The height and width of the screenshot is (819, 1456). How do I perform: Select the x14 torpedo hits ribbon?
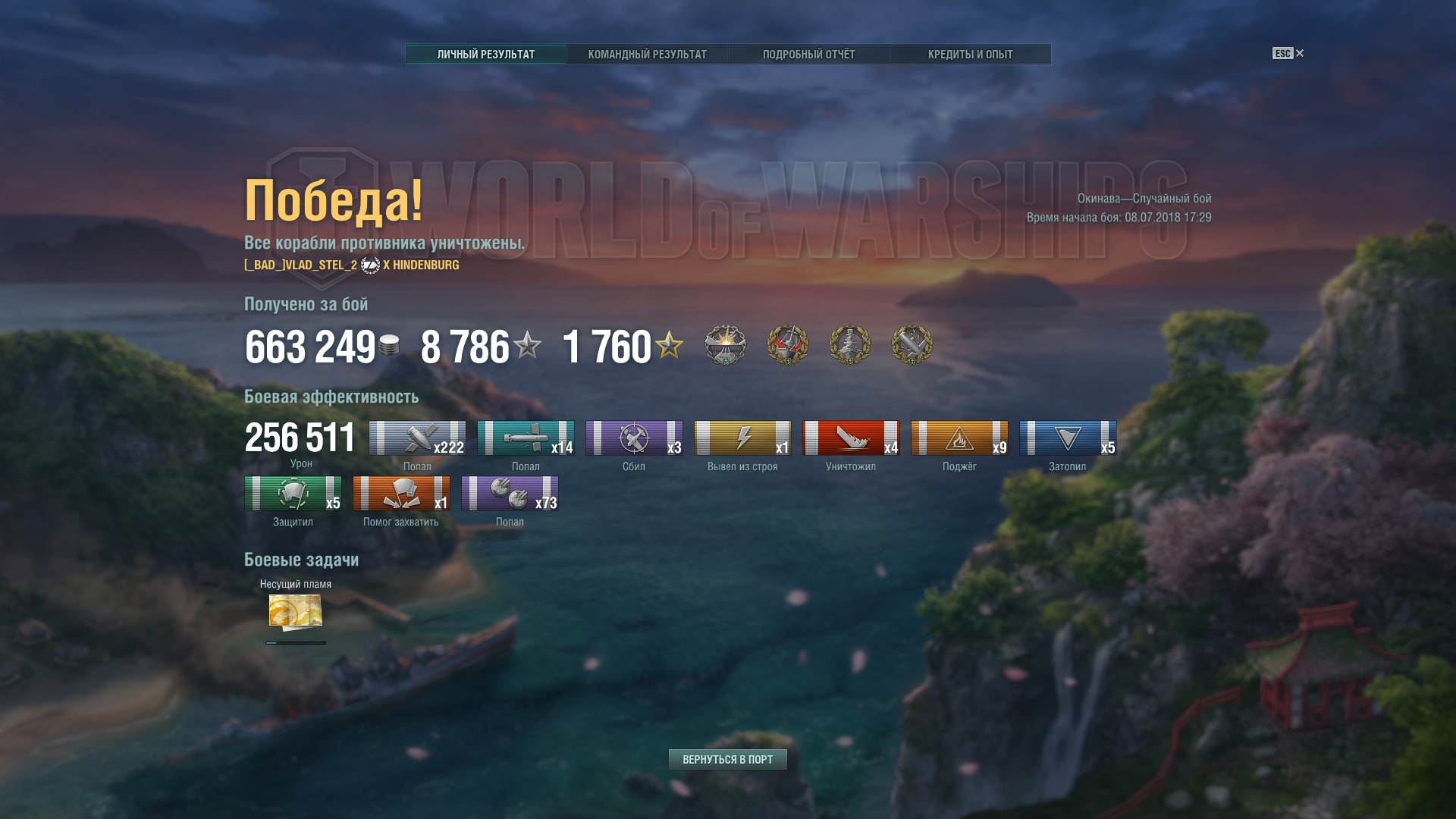coord(526,438)
